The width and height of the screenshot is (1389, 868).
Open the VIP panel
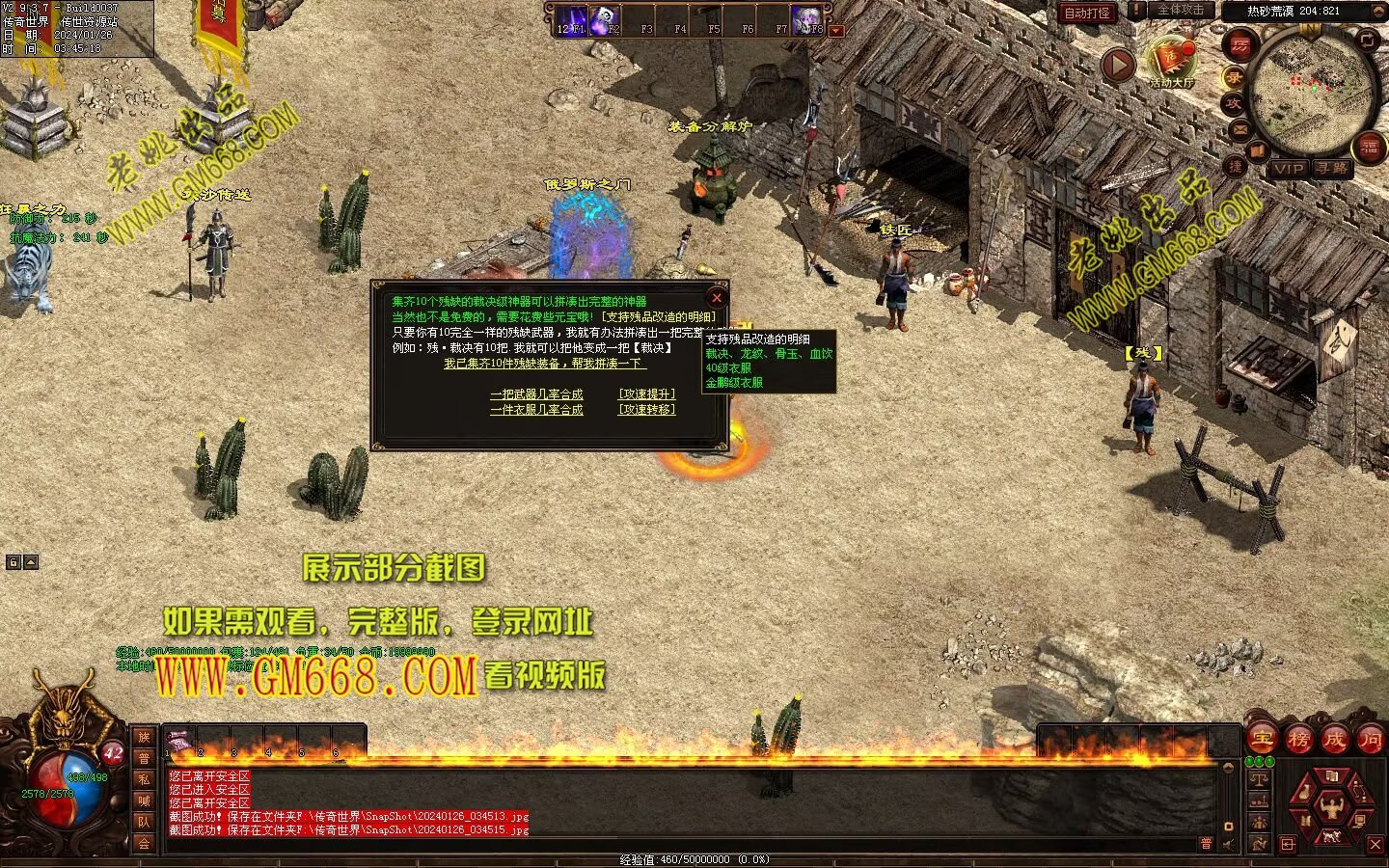coord(1288,169)
